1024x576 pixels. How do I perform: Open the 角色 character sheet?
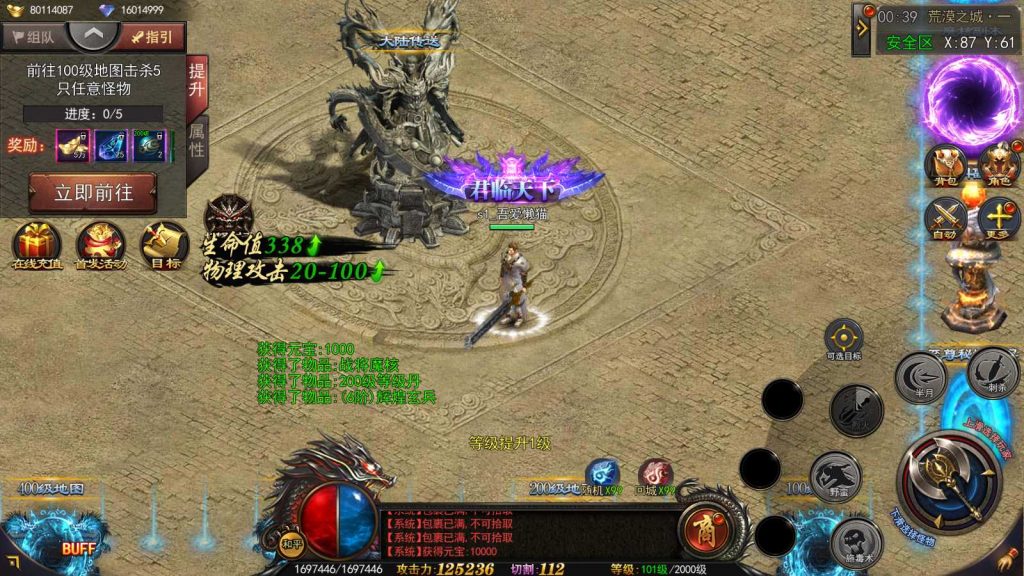tap(999, 166)
